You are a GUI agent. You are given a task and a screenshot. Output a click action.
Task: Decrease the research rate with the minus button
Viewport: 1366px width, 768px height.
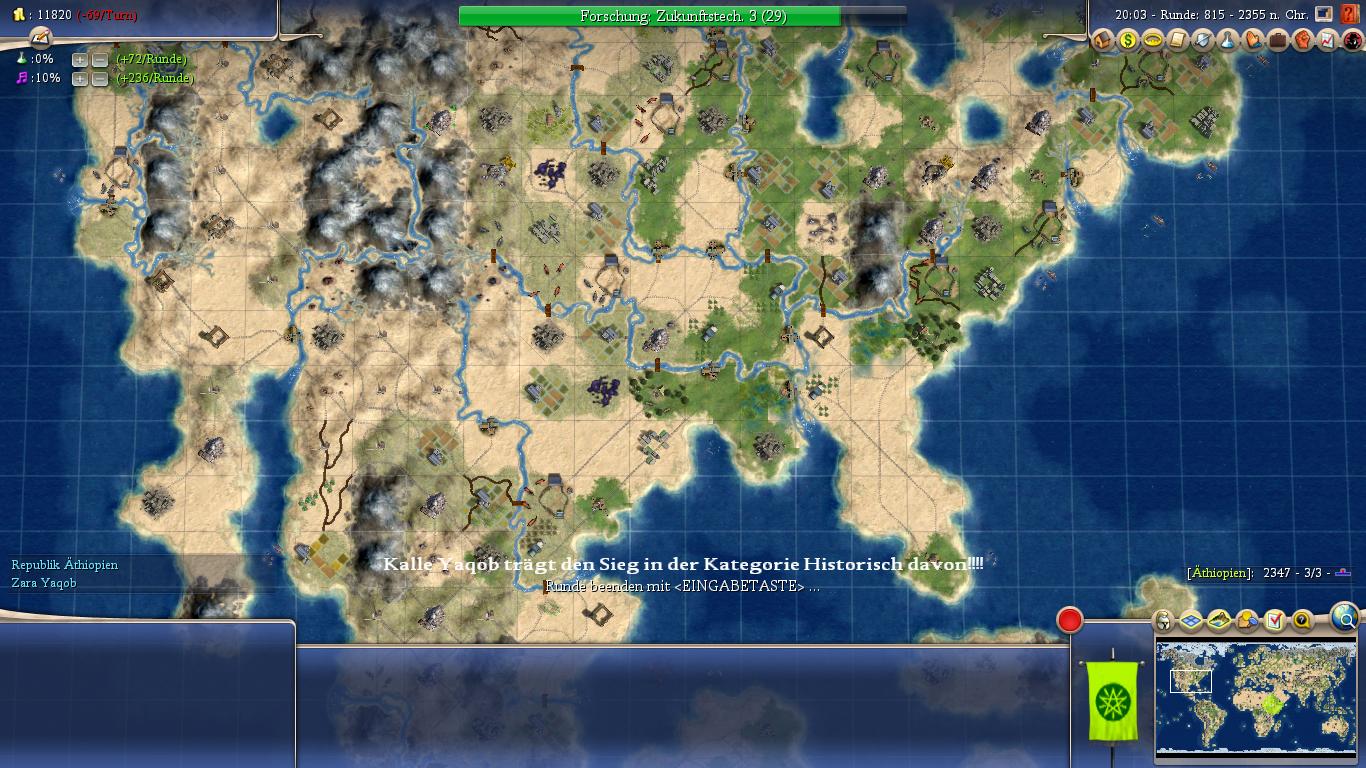[x=99, y=59]
